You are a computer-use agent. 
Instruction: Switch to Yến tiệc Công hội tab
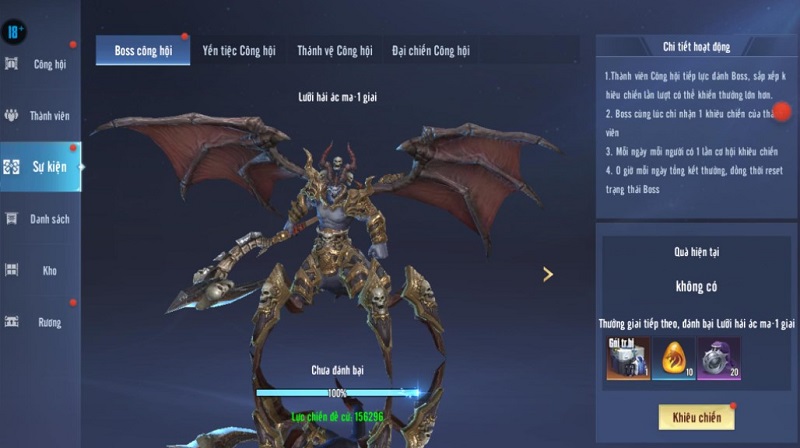pos(238,51)
